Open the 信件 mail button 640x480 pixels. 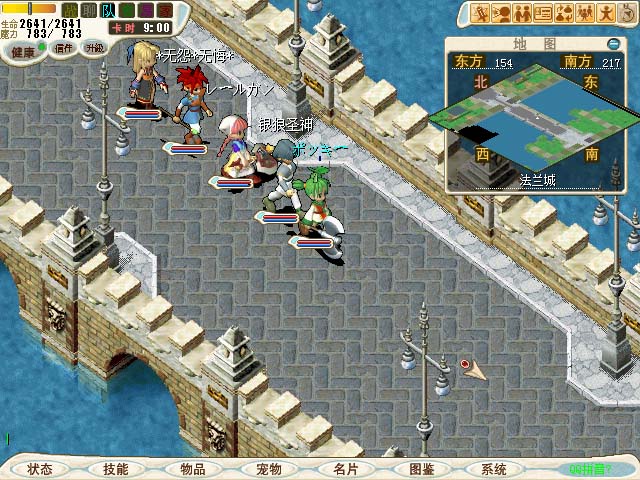click(x=63, y=48)
